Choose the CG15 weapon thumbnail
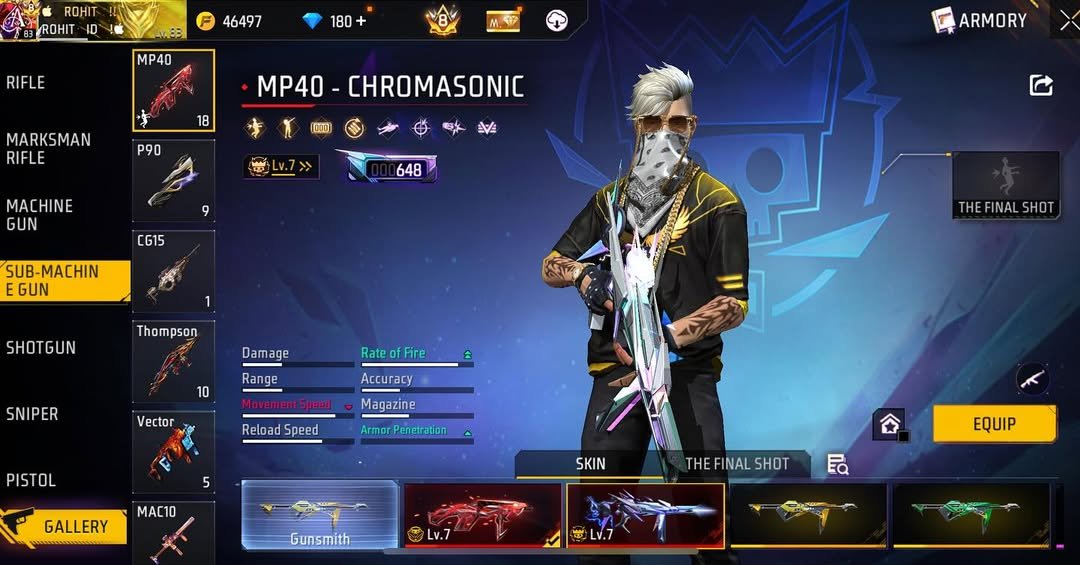 (x=174, y=271)
